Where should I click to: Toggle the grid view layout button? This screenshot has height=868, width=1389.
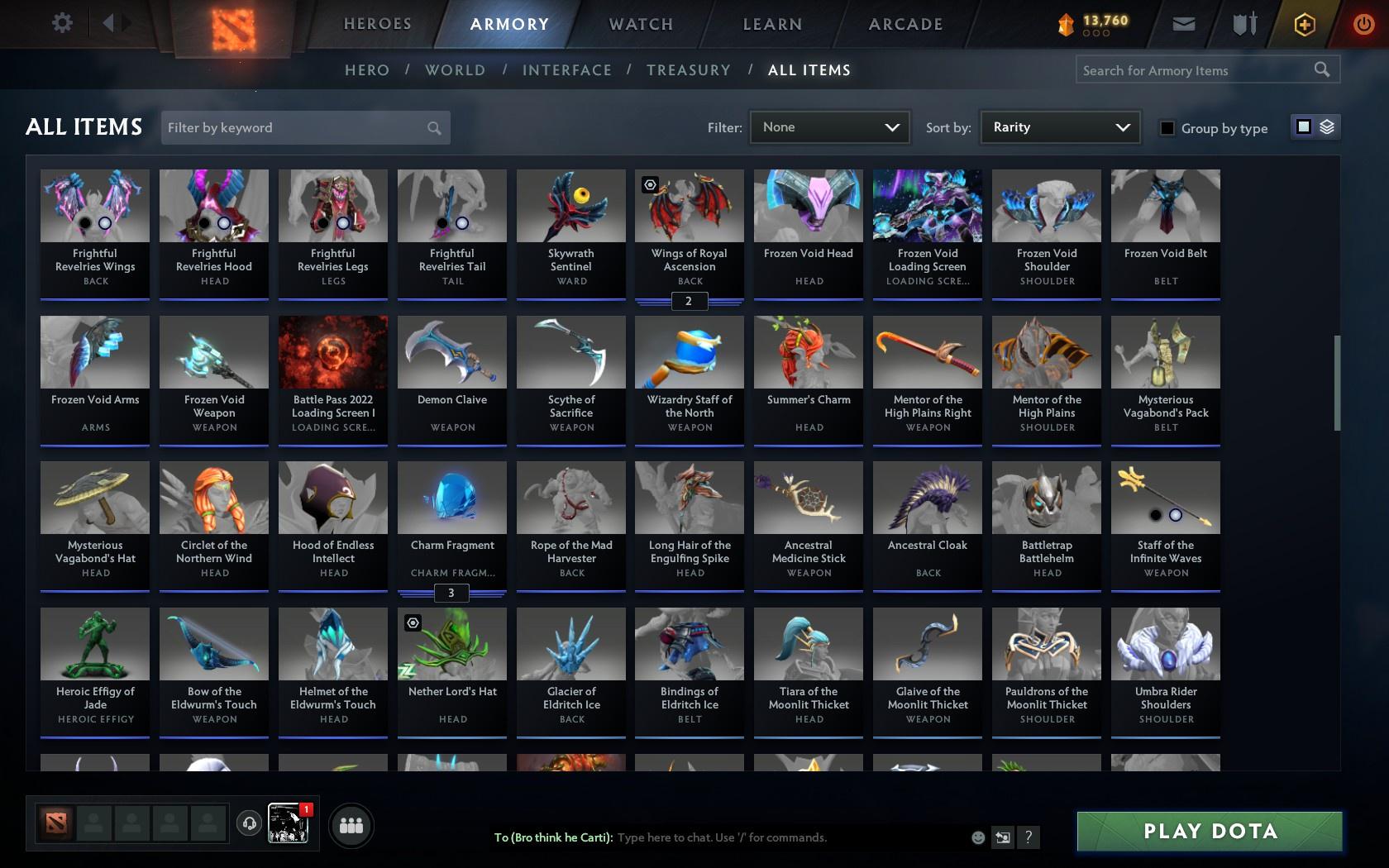[1304, 127]
